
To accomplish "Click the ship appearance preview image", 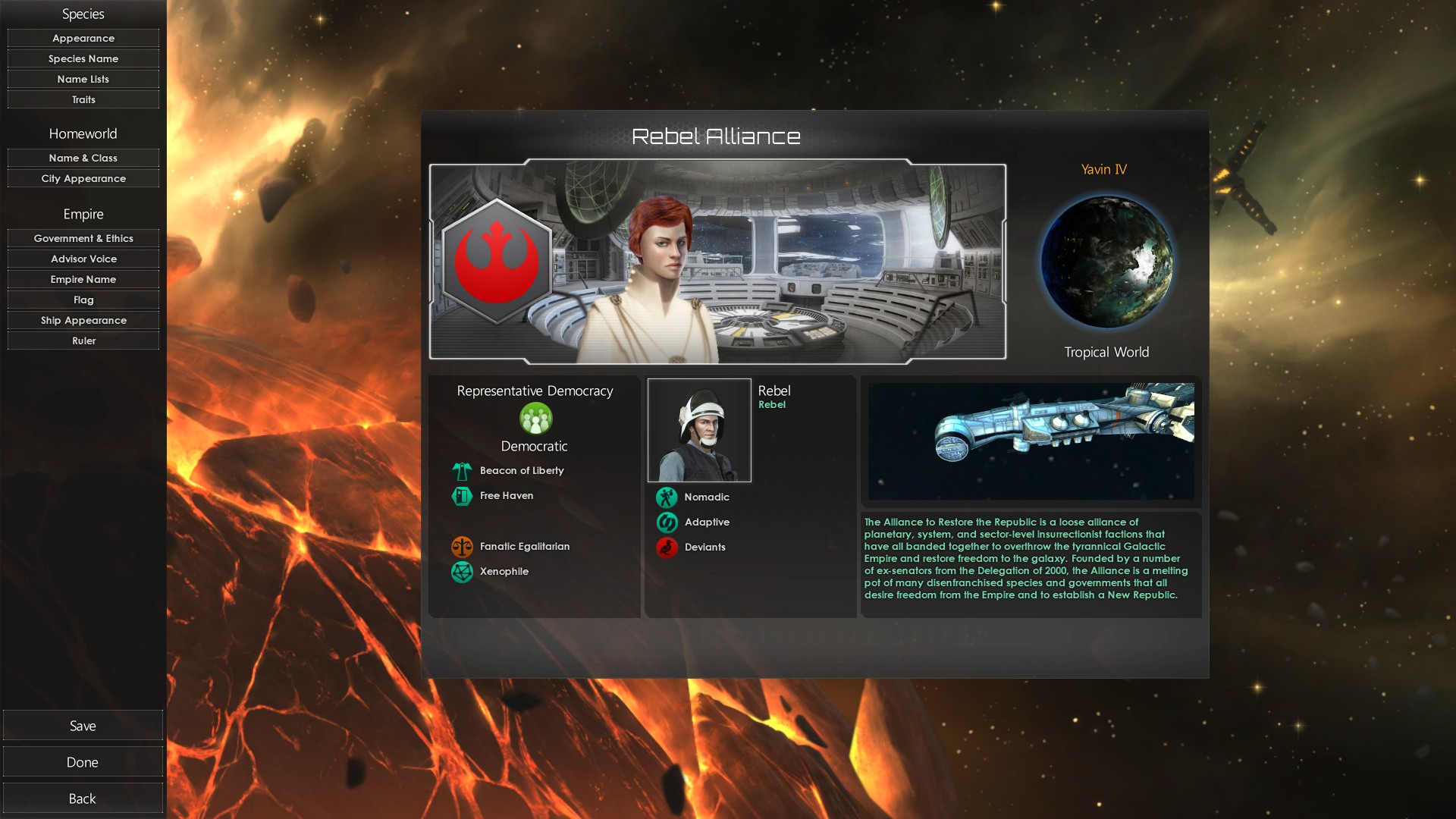I will [1031, 441].
